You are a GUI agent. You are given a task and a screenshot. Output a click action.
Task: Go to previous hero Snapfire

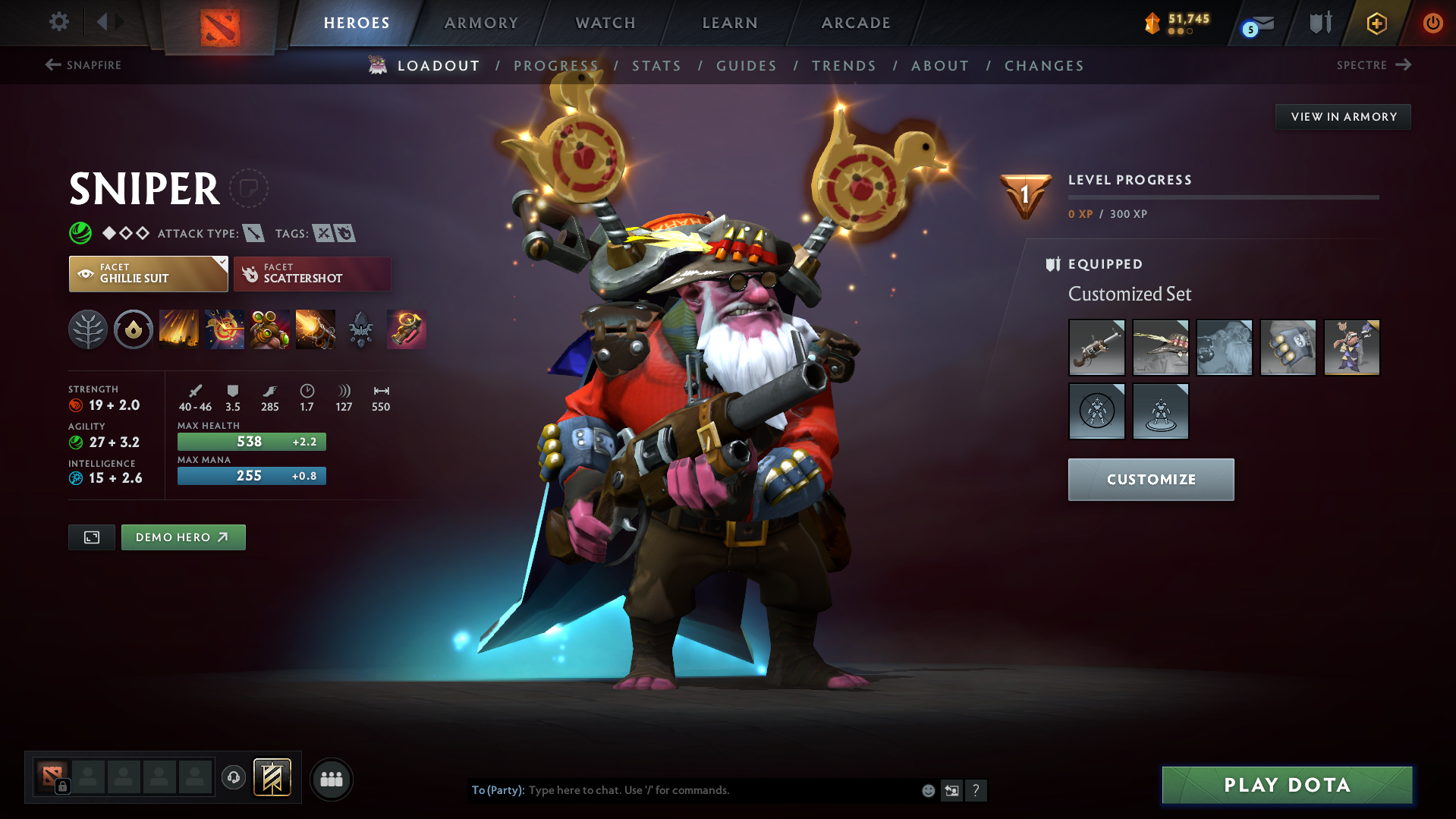[83, 65]
